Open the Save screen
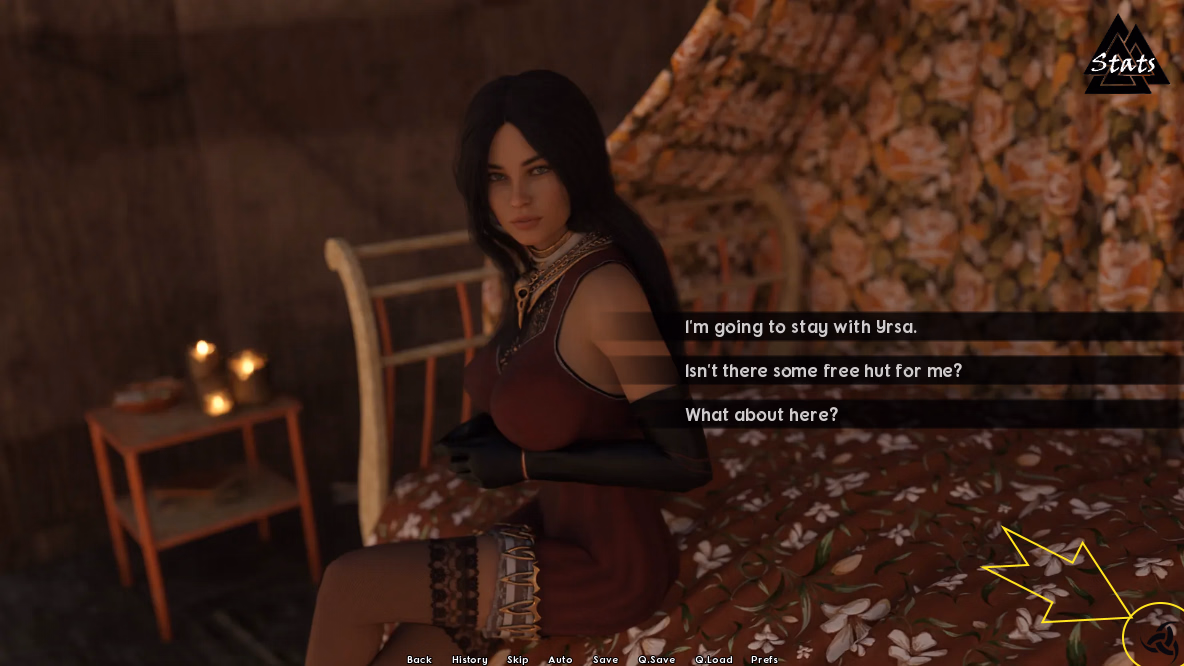 [605, 659]
